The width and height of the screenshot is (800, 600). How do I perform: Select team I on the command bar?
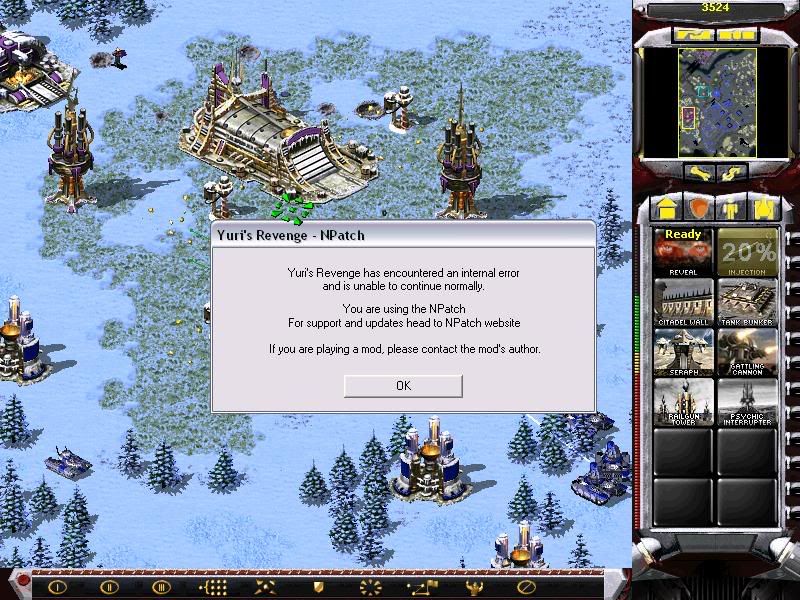[x=58, y=586]
